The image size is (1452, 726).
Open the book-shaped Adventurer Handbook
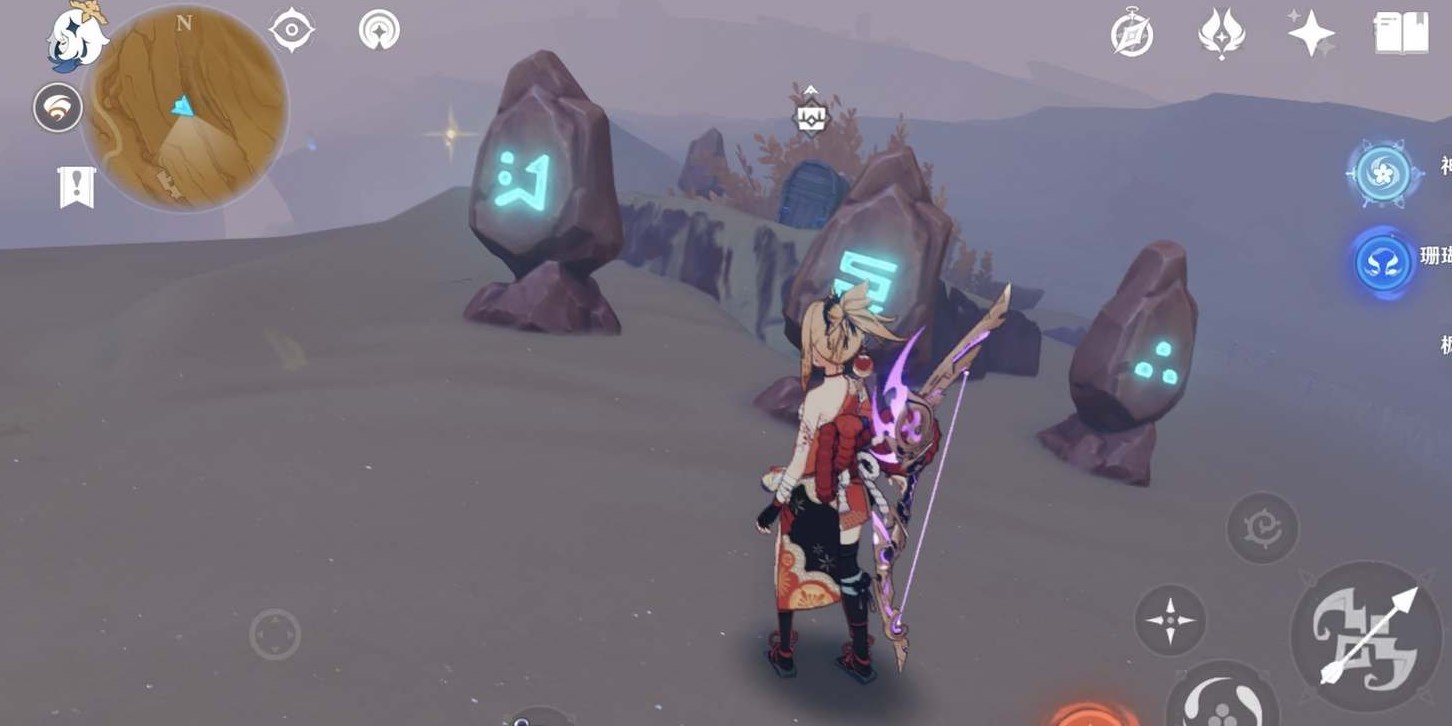pos(1401,34)
